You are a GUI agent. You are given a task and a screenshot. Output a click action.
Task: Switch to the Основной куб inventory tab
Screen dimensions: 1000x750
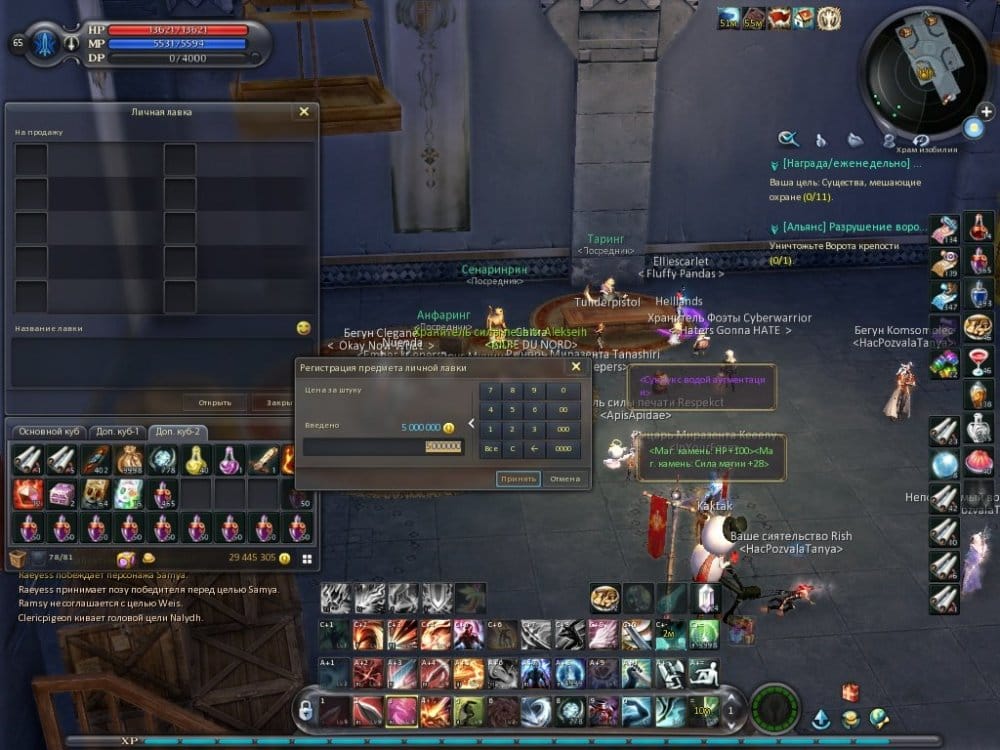click(49, 431)
